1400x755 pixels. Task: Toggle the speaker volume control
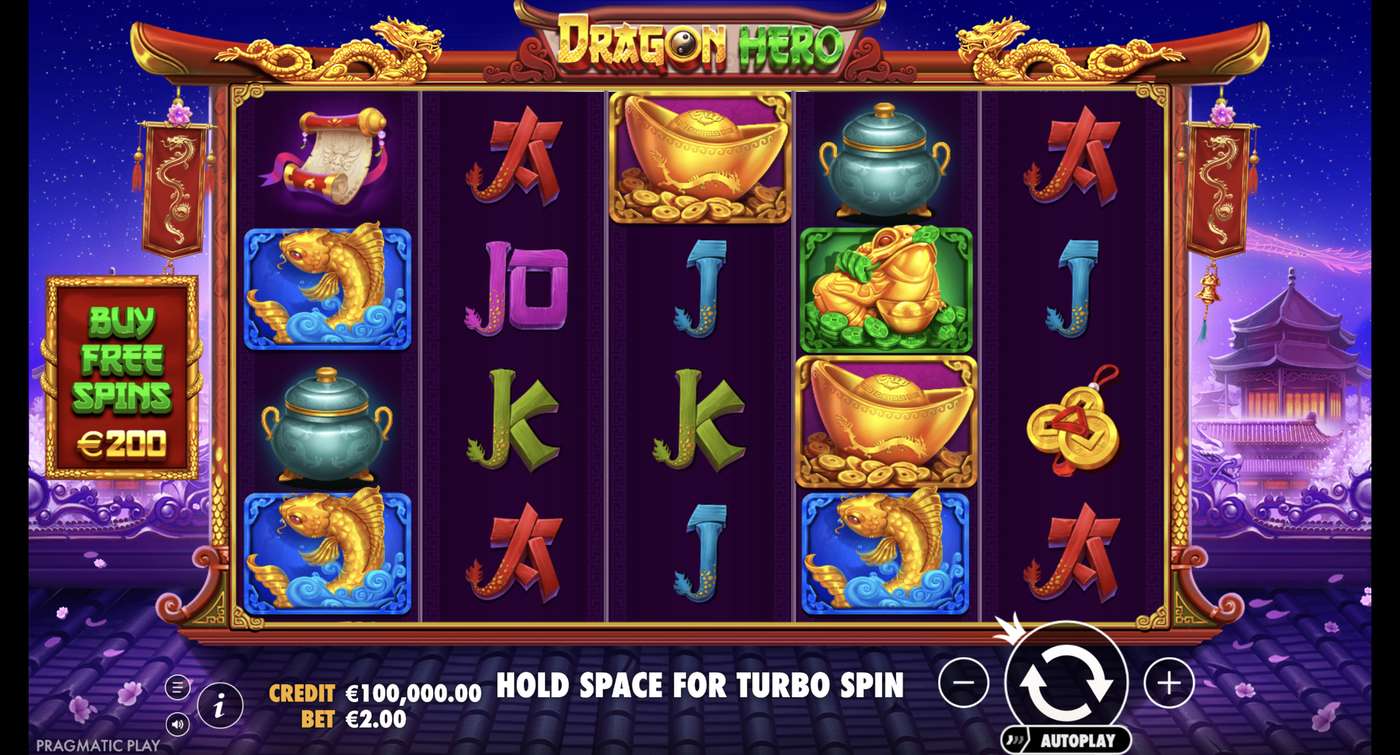point(178,722)
